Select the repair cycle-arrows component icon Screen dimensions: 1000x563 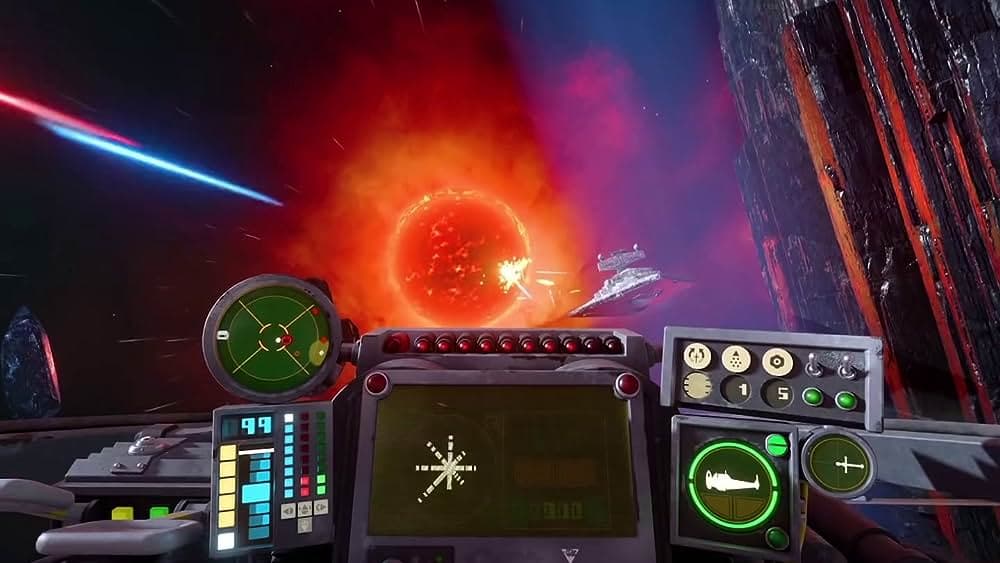click(x=697, y=355)
